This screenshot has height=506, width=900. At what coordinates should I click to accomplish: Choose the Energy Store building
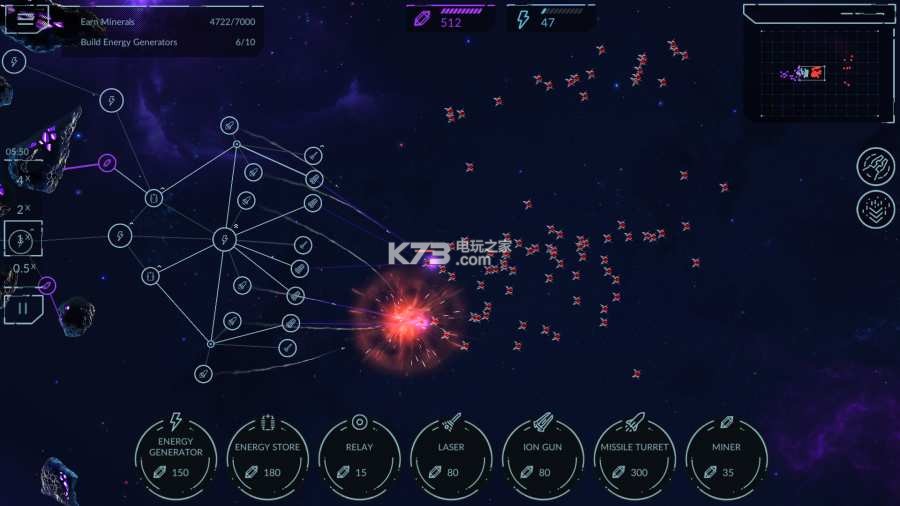(266, 456)
